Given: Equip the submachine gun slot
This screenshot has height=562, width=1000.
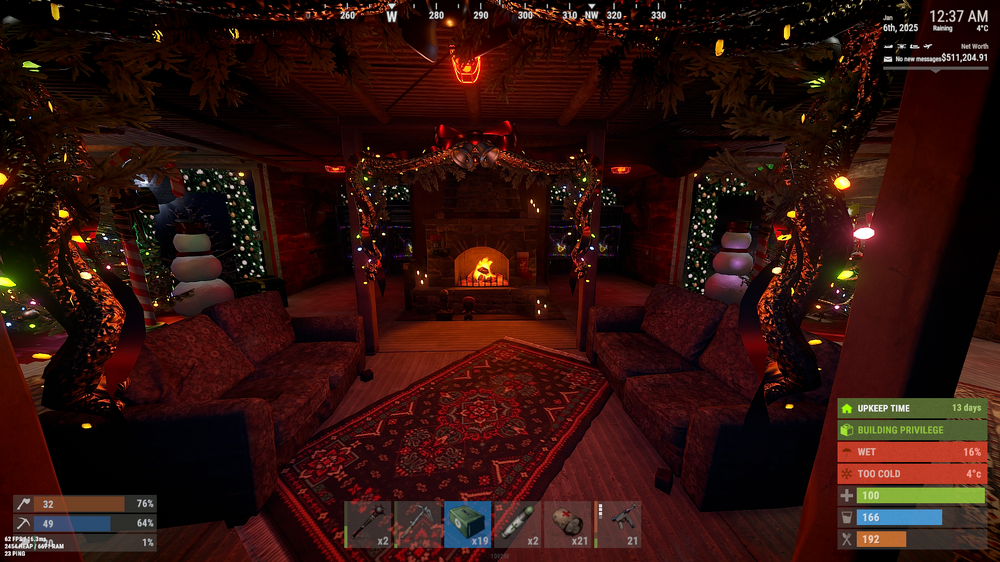Looking at the screenshot, I should [619, 524].
